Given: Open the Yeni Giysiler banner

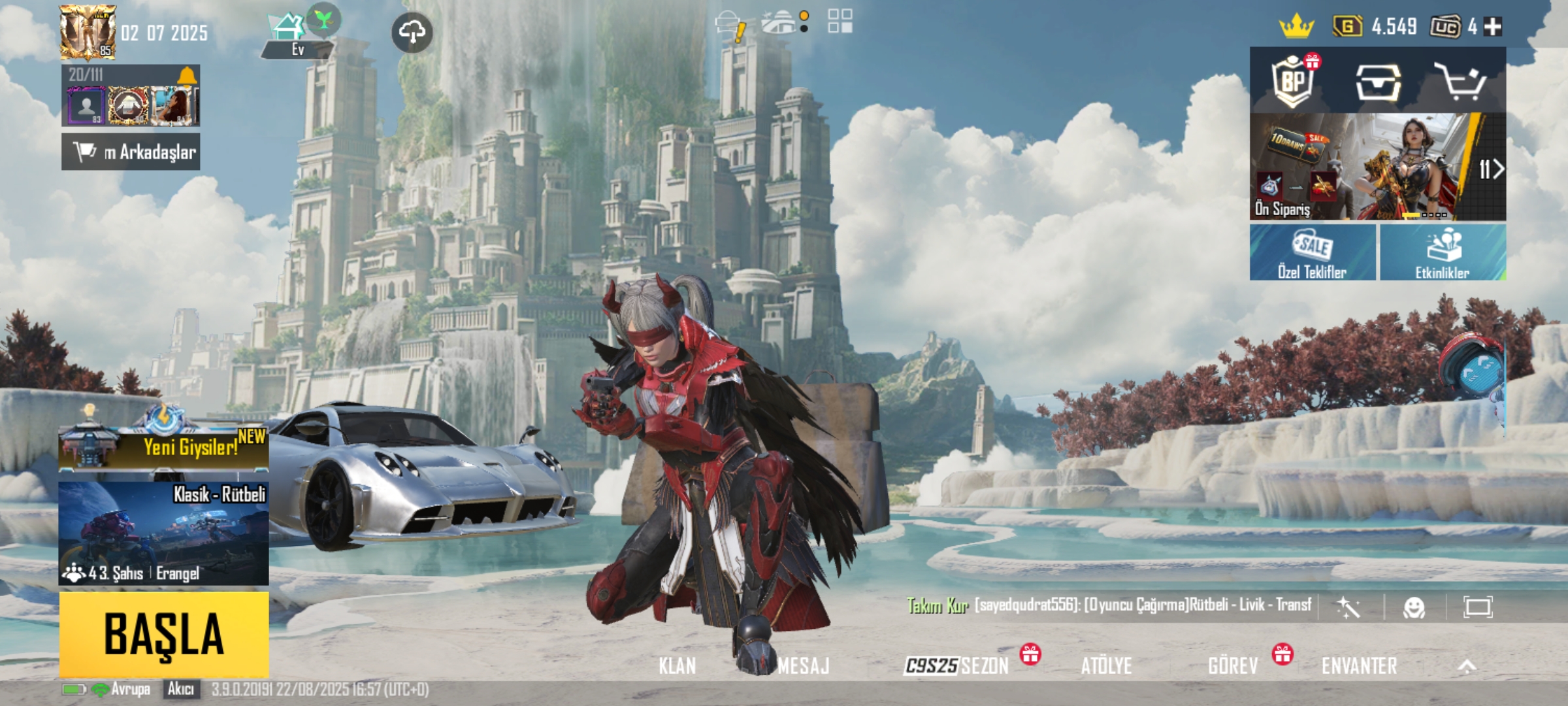Looking at the screenshot, I should point(163,447).
